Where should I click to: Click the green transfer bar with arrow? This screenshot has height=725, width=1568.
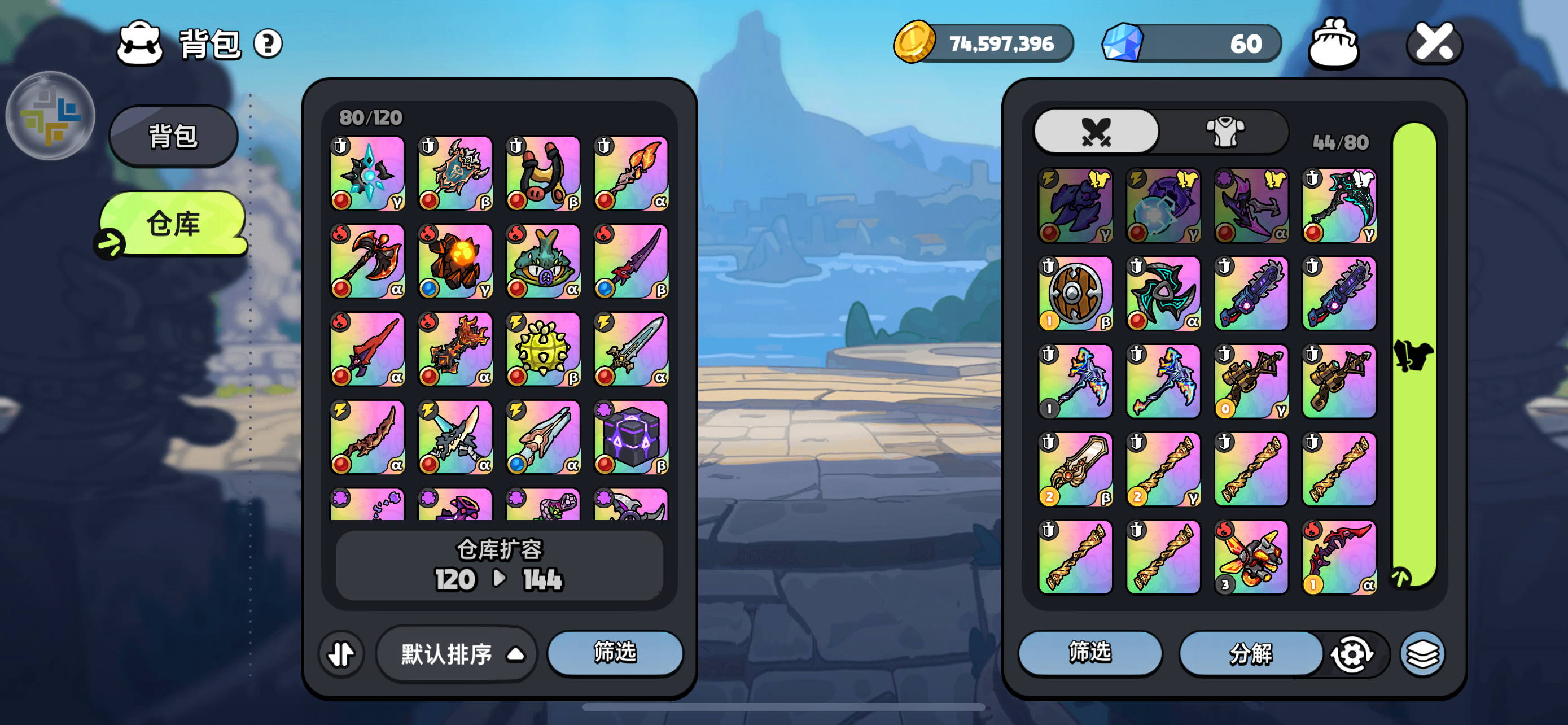click(x=1414, y=355)
